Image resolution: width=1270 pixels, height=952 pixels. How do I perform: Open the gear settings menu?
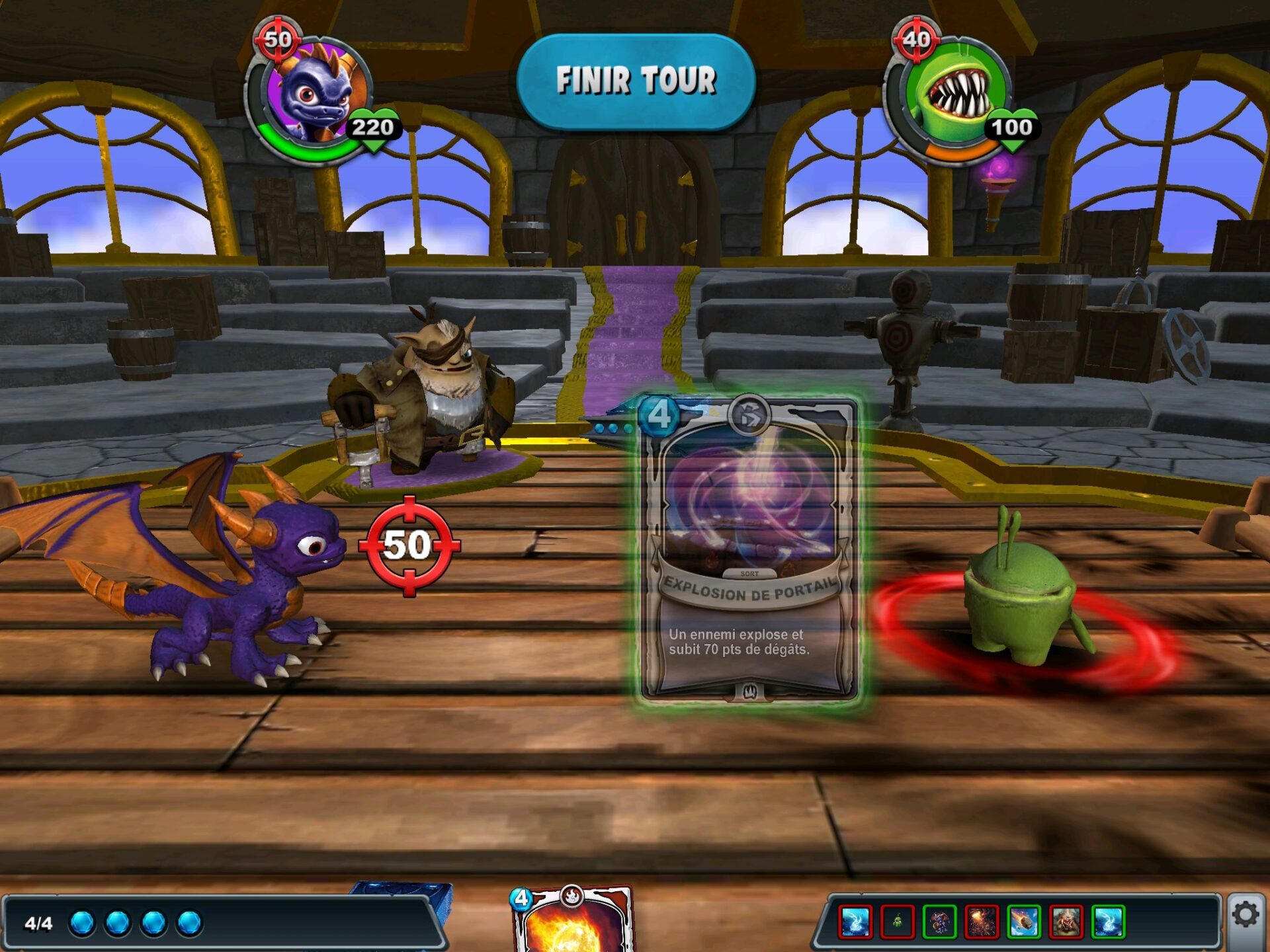click(1246, 916)
